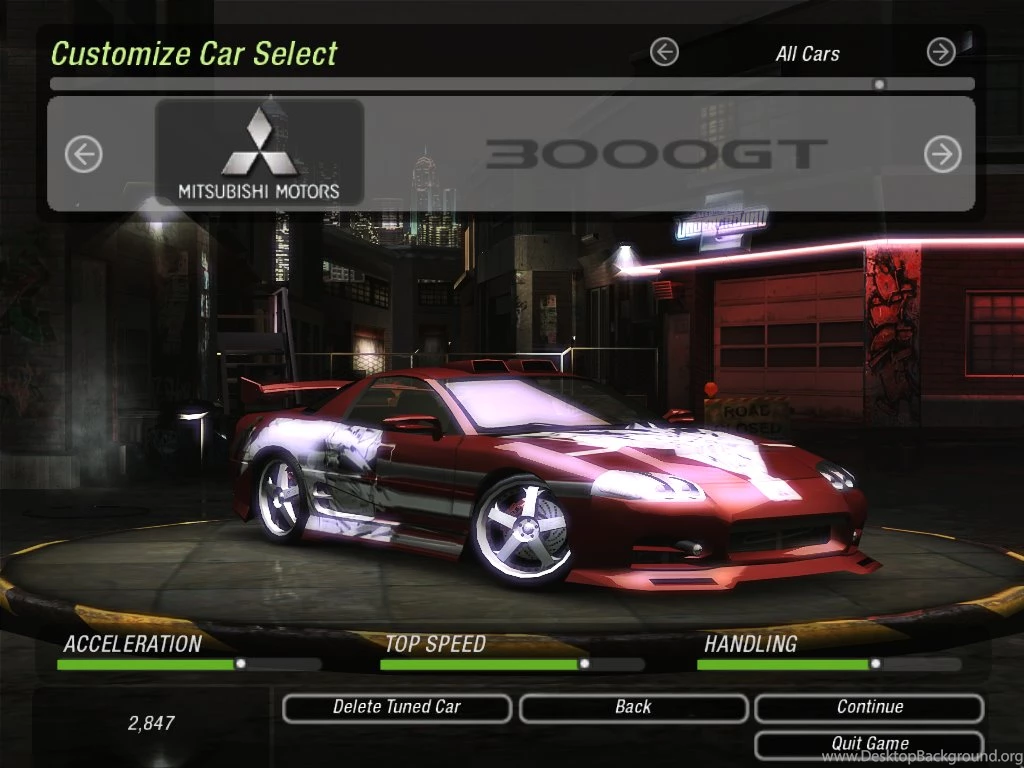The height and width of the screenshot is (768, 1024).
Task: Switch to the previous car category filter
Action: click(x=664, y=52)
